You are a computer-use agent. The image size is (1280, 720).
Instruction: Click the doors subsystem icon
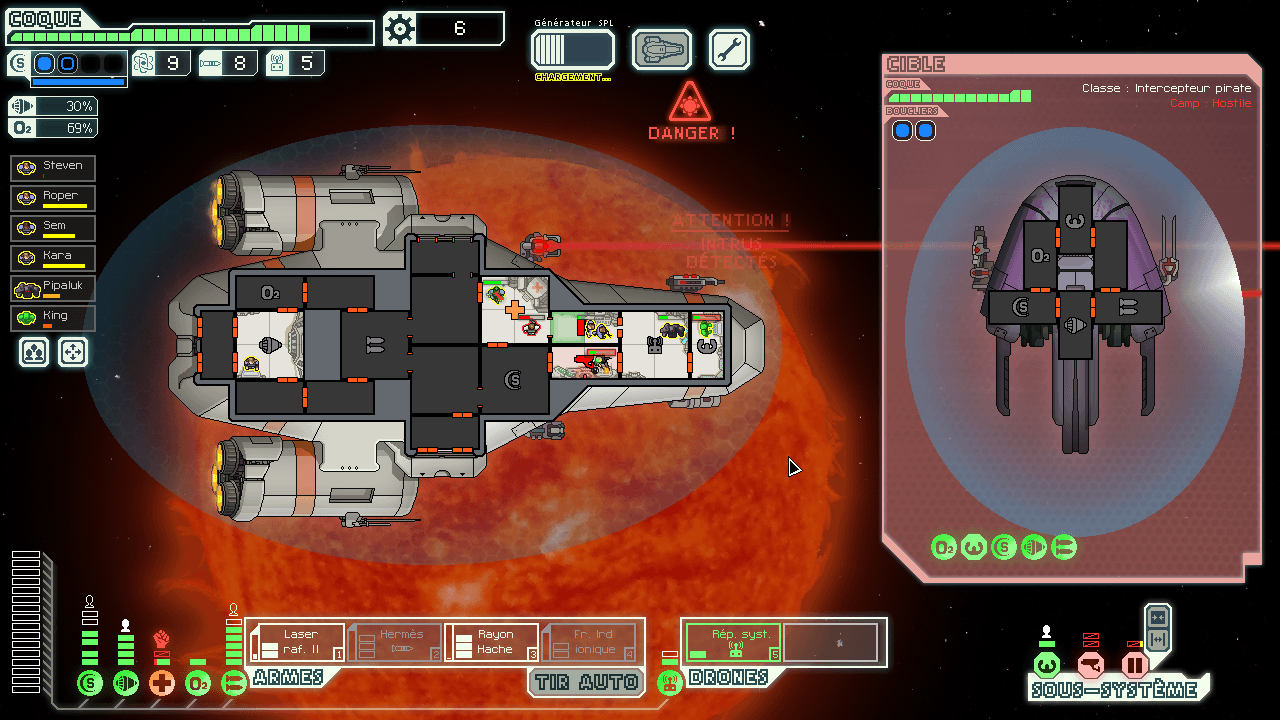pos(1135,665)
